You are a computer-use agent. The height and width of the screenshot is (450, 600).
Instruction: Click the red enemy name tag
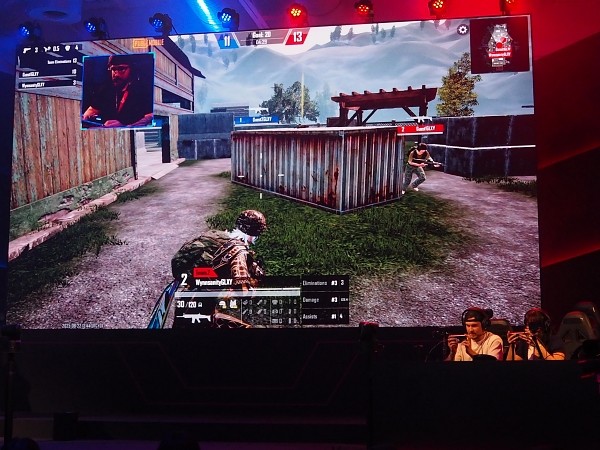click(x=420, y=129)
